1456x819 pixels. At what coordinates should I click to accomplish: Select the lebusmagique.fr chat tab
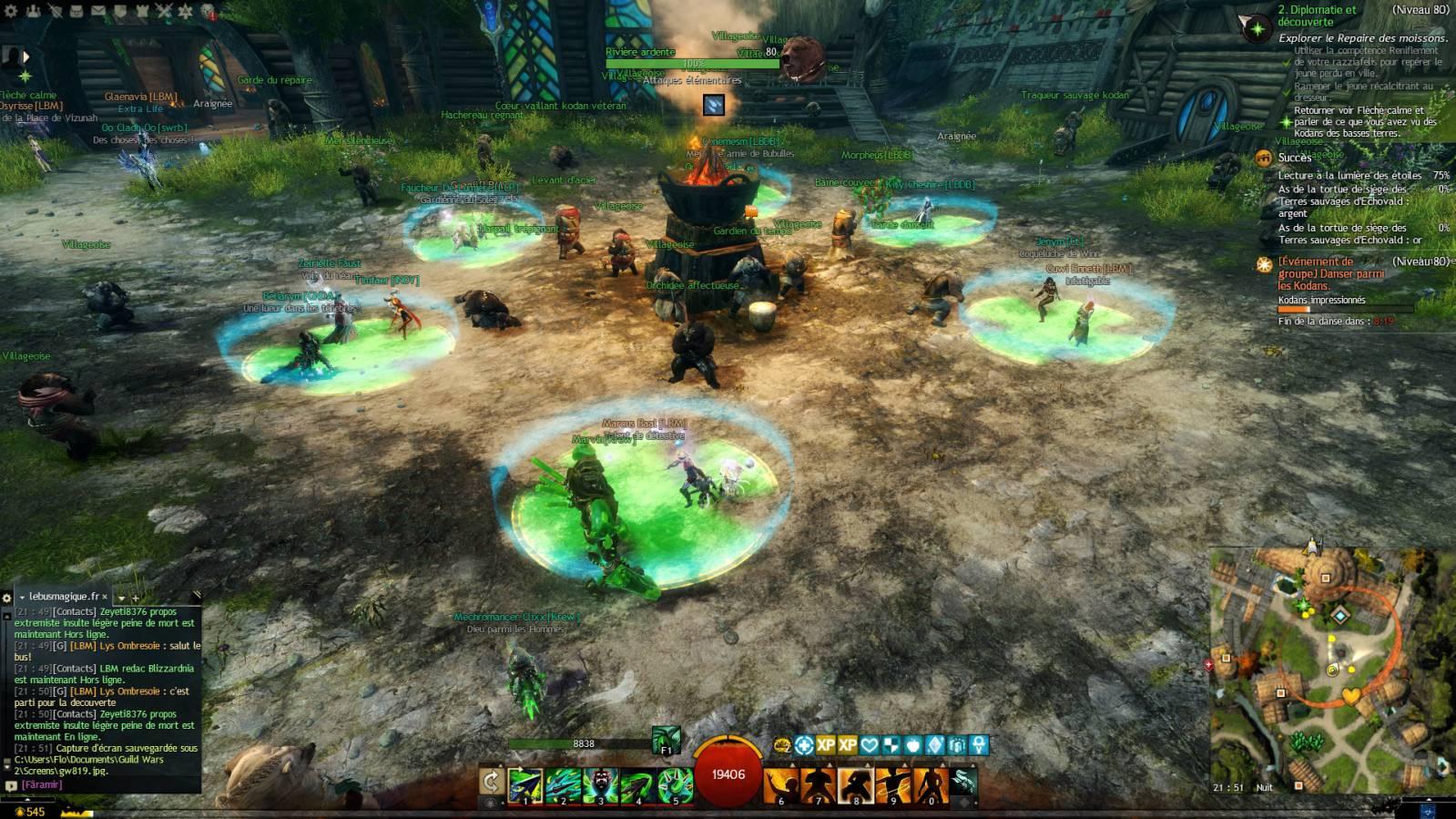62,596
